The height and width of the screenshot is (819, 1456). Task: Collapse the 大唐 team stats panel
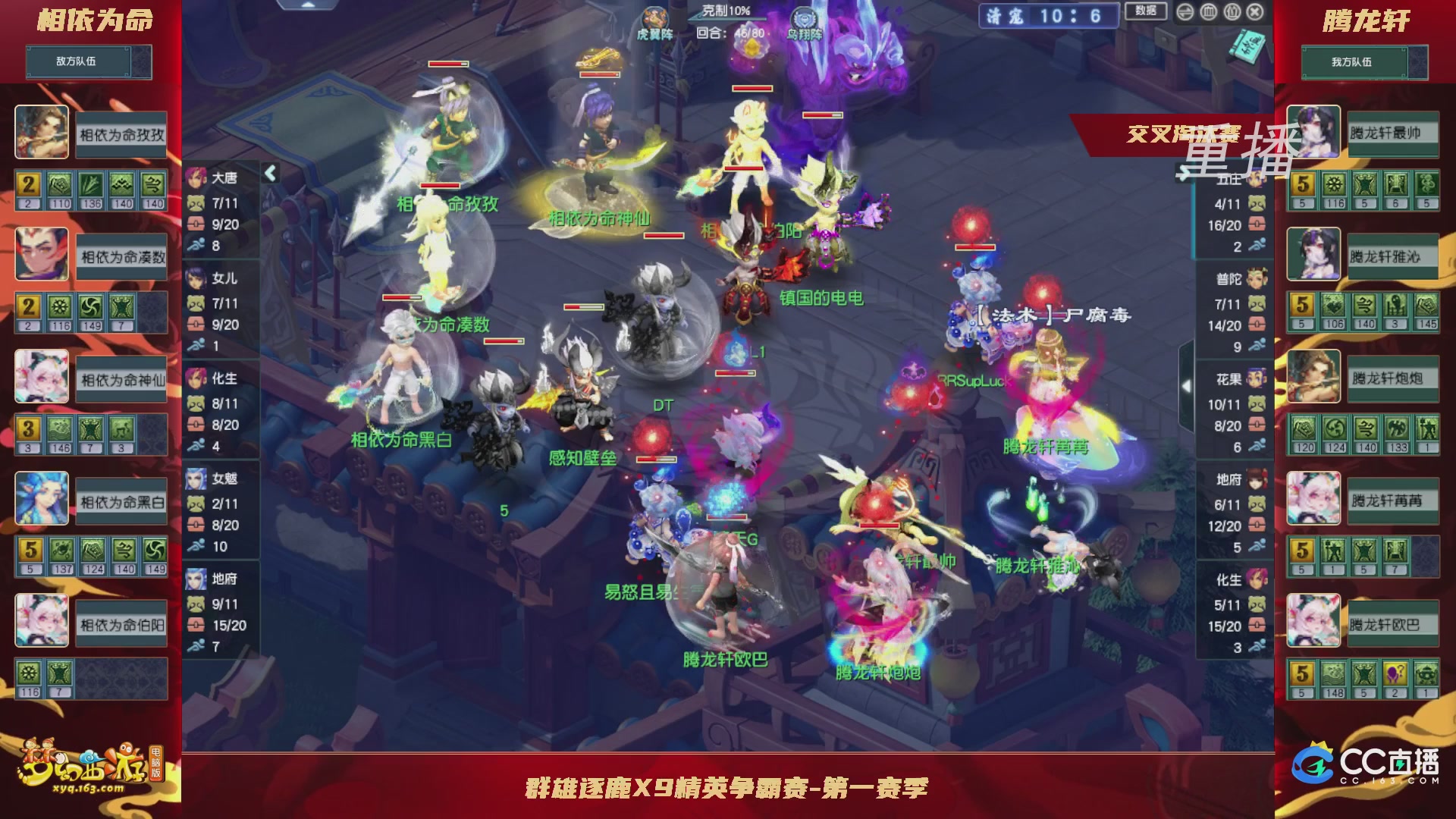click(269, 172)
